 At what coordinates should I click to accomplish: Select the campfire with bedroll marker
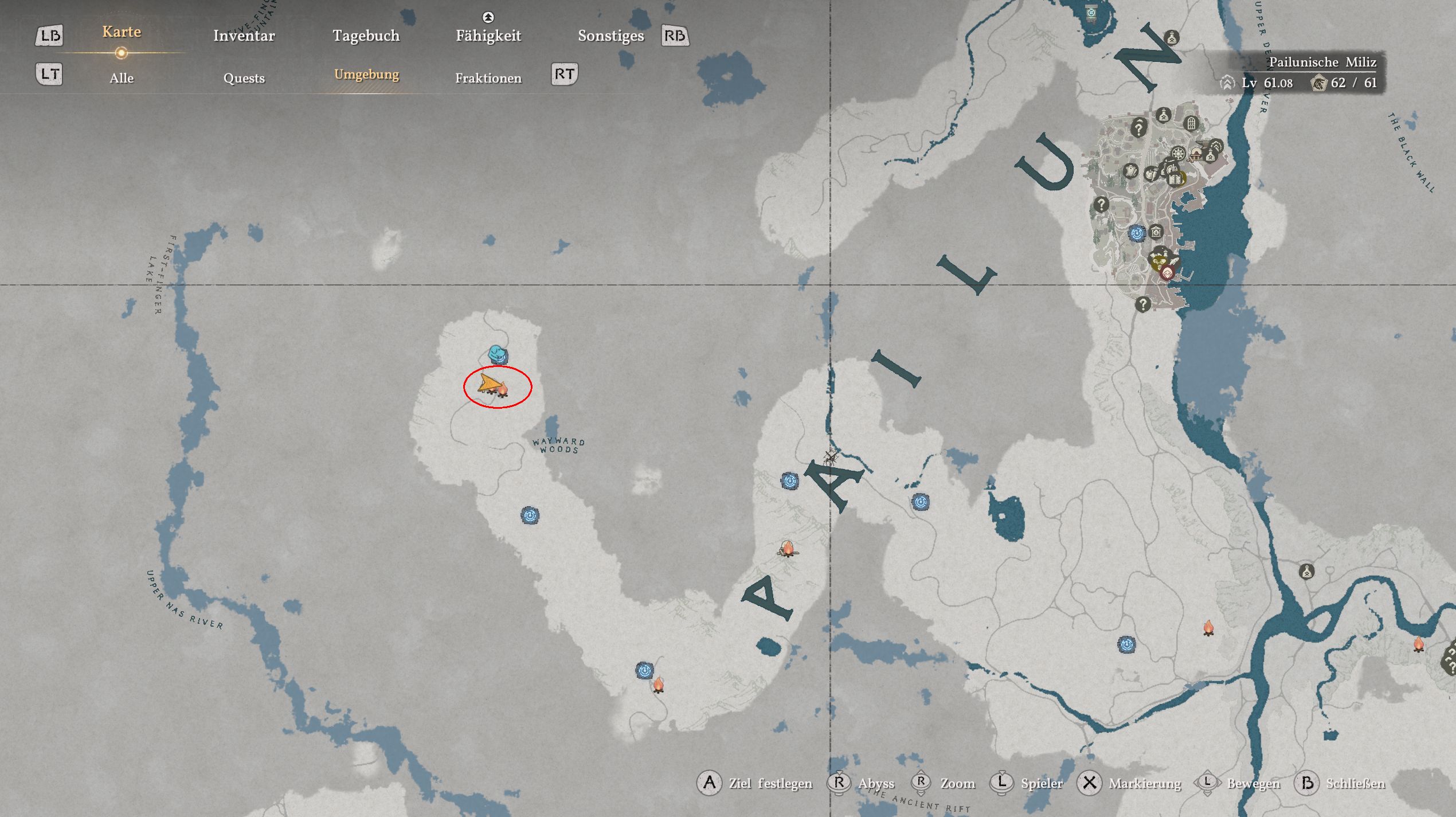[x=788, y=549]
